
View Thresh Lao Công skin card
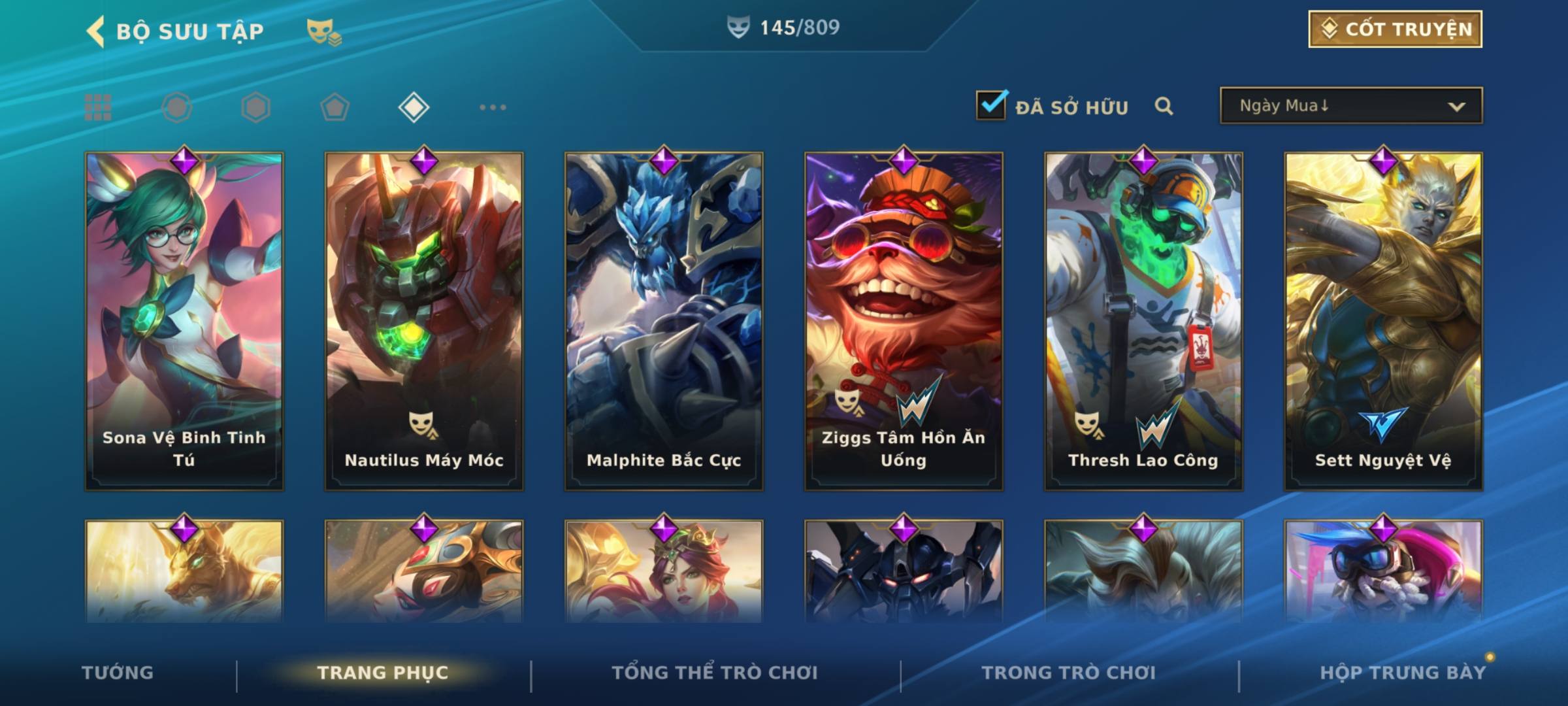coord(1143,320)
